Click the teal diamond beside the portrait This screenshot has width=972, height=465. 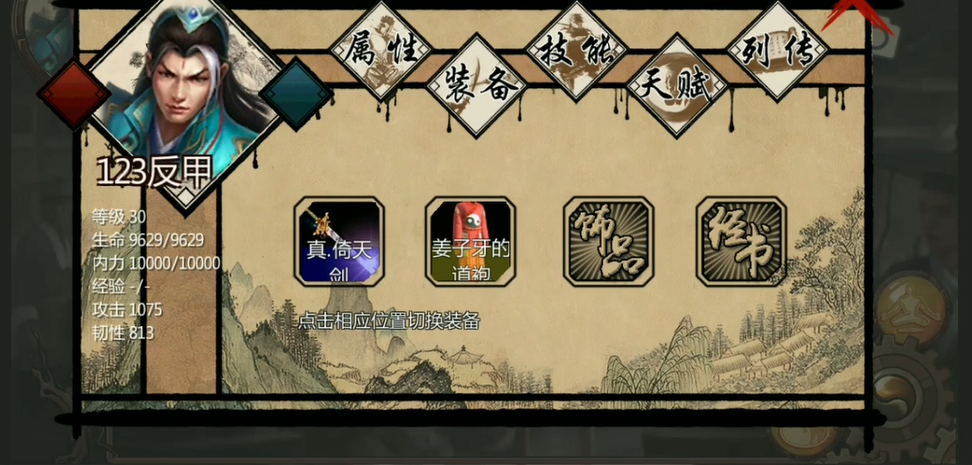click(x=296, y=94)
